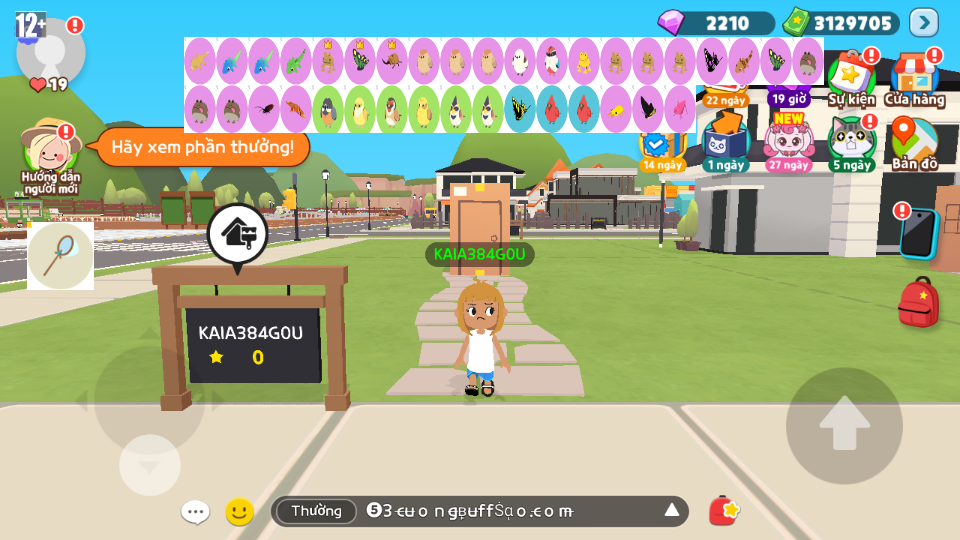Switch the Thường chat channel

(316, 511)
